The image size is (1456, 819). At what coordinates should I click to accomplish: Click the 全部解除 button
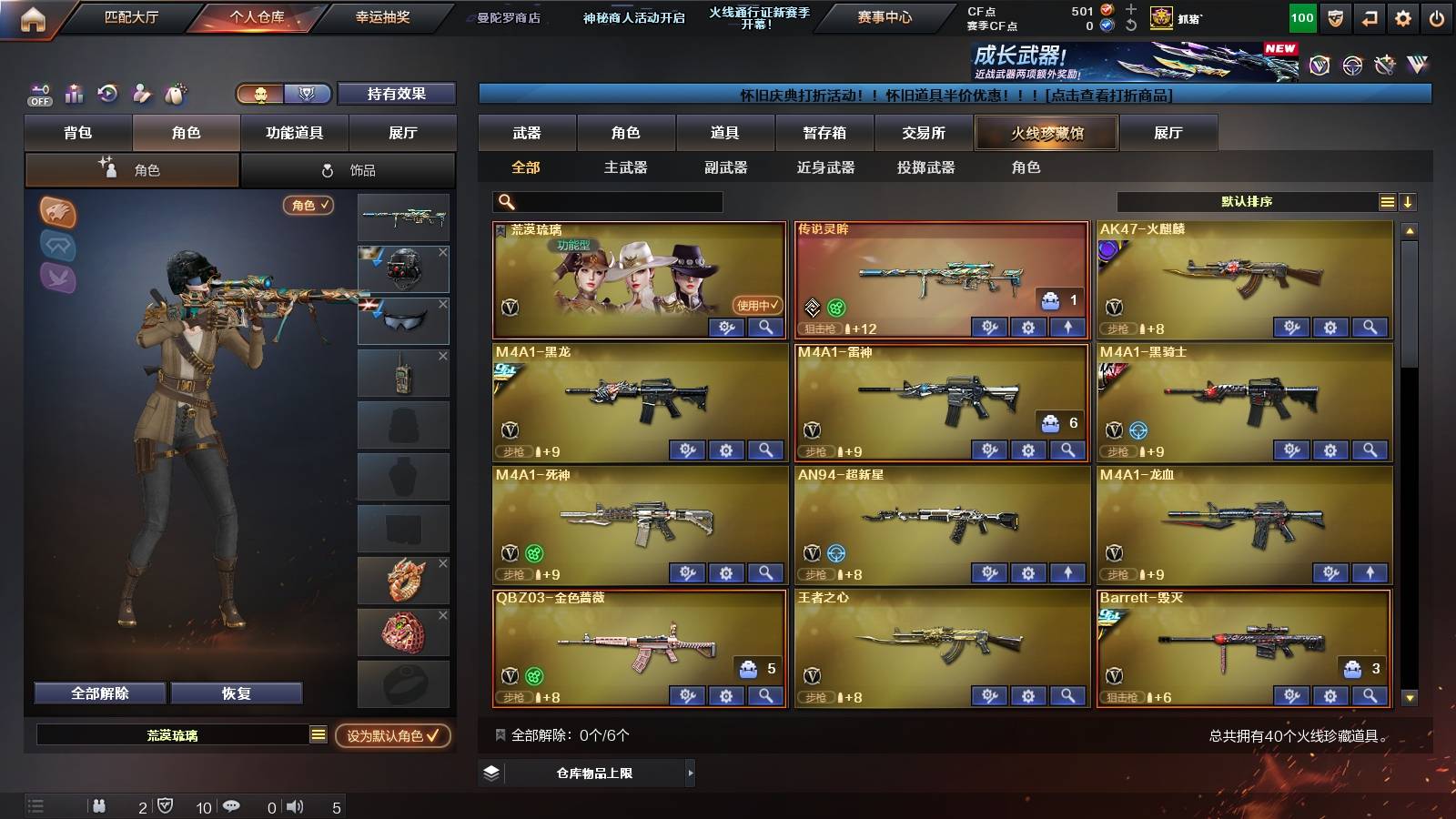tap(98, 693)
